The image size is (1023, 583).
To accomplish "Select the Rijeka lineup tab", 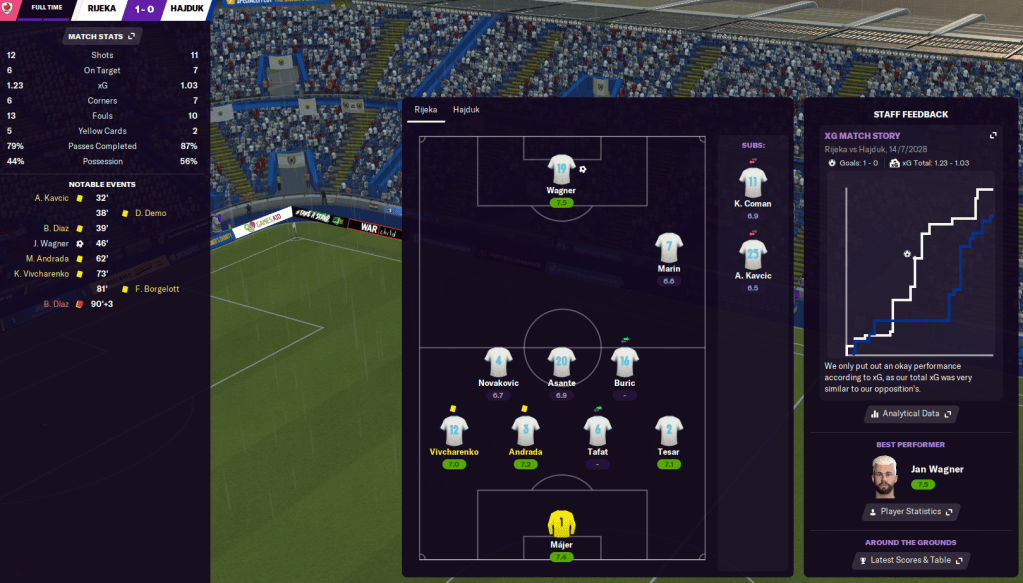I will click(426, 109).
